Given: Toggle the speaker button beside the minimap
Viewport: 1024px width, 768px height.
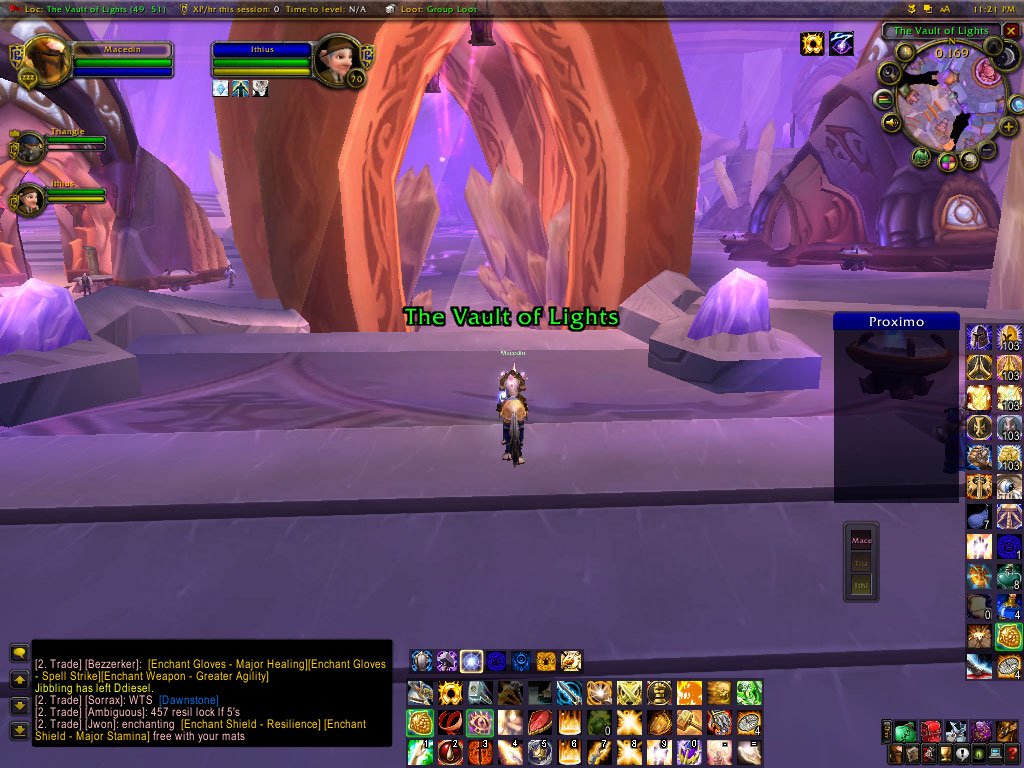Looking at the screenshot, I should (x=892, y=123).
